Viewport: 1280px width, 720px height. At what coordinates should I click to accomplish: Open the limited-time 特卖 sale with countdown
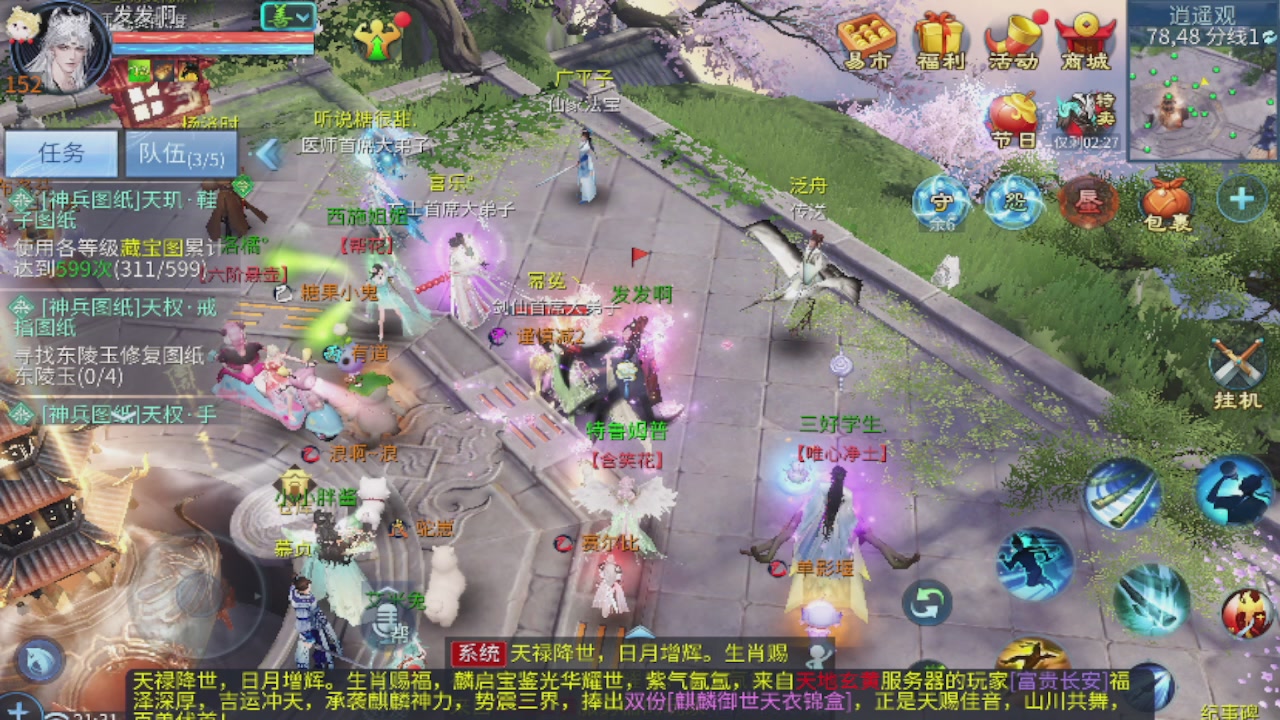(1083, 110)
